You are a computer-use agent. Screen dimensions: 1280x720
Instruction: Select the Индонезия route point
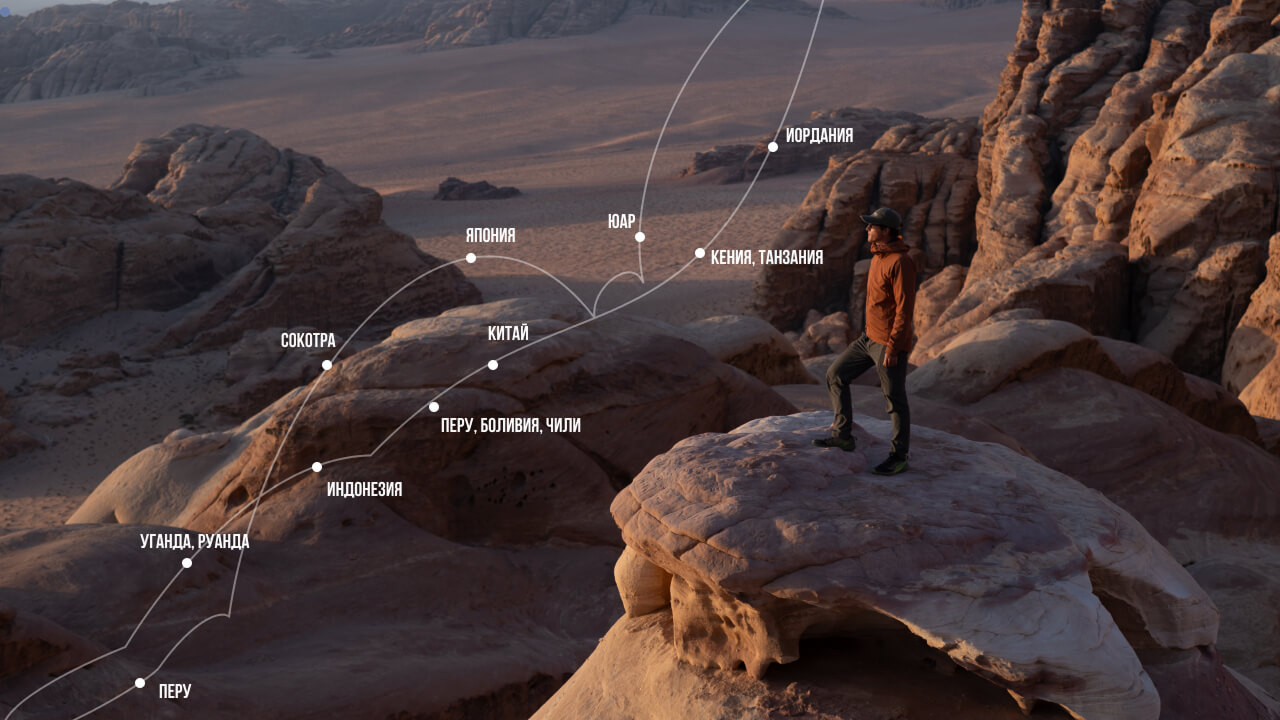tap(317, 467)
